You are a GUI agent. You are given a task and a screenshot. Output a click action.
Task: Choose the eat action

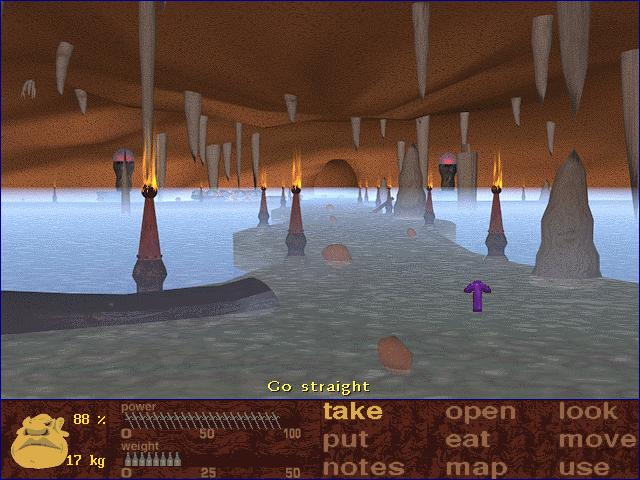(x=468, y=440)
